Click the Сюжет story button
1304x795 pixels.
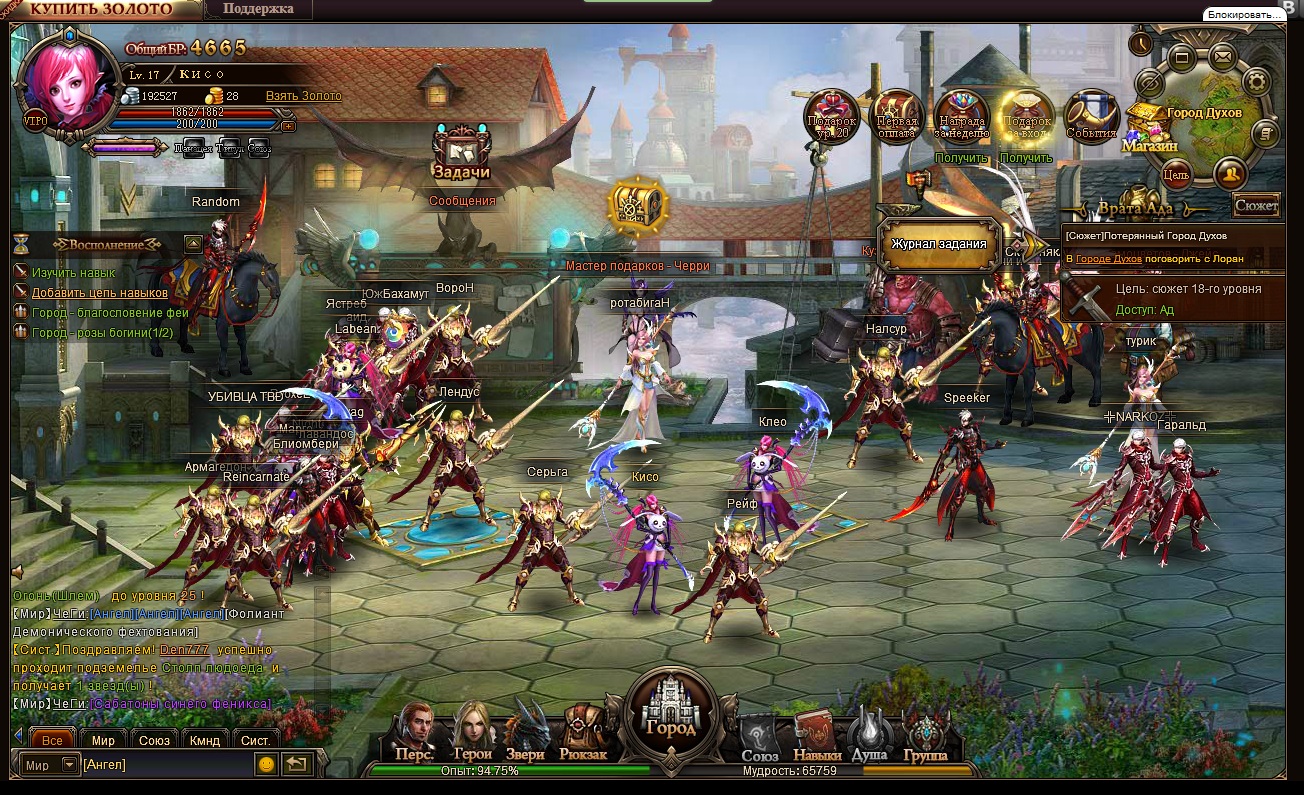1256,206
